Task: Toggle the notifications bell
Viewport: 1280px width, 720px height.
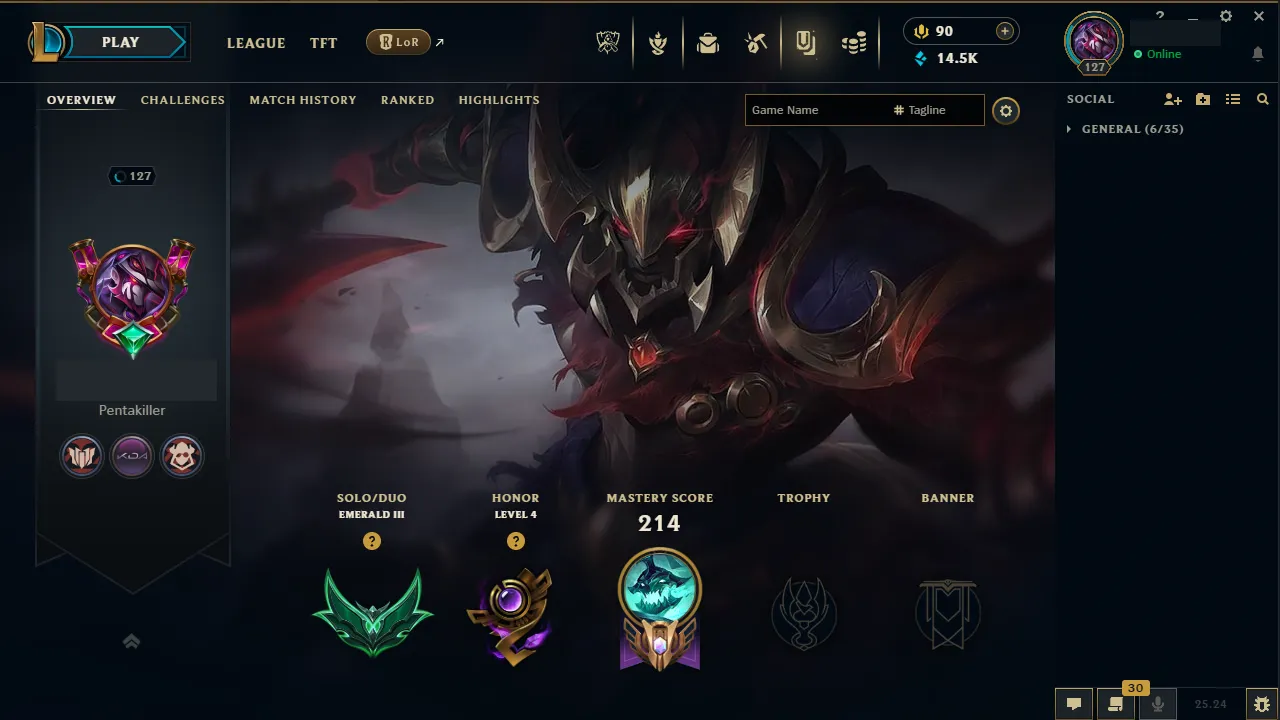Action: click(x=1258, y=55)
